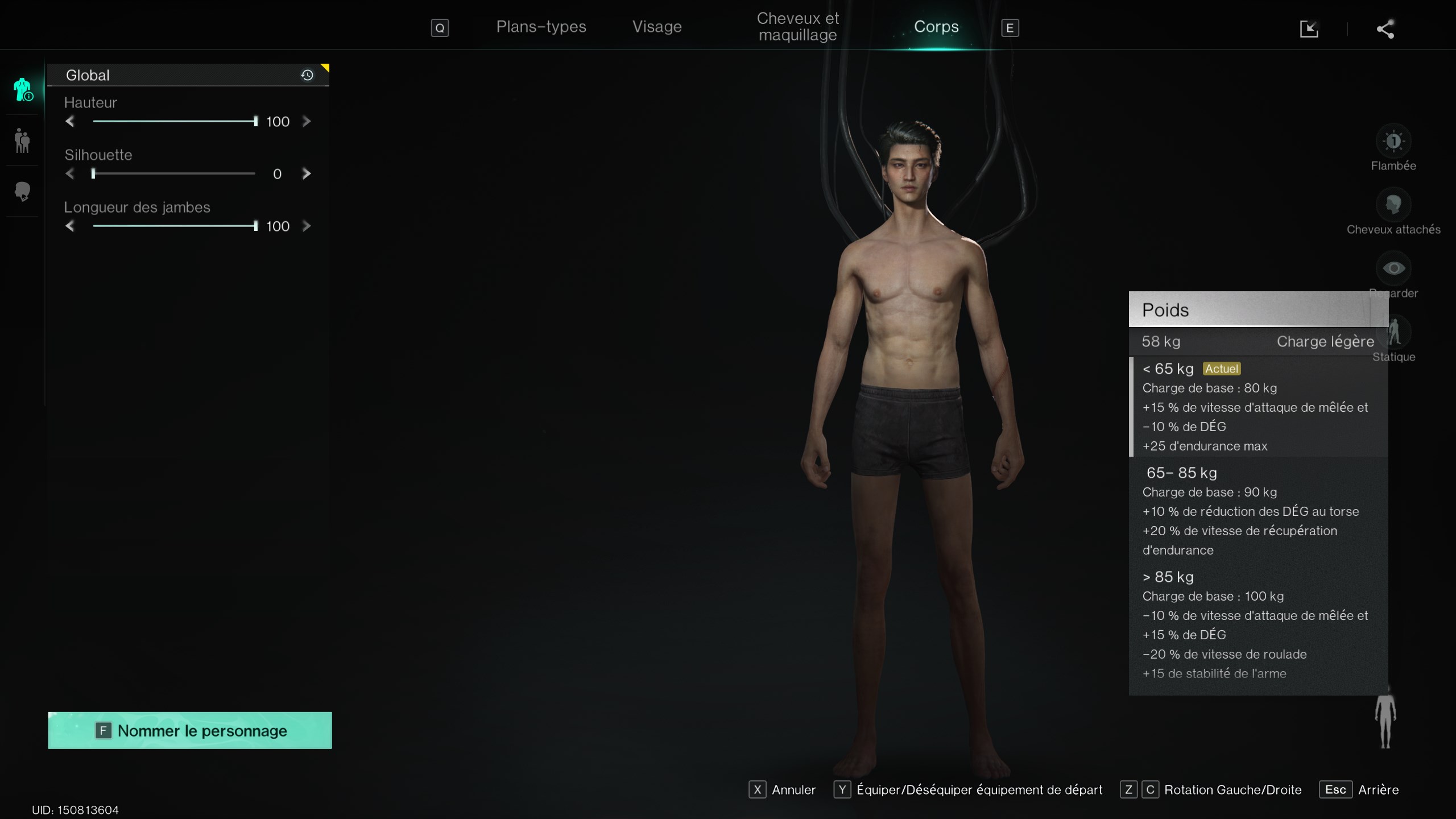Select the global body category icon
Viewport: 1456px width, 819px height.
[23, 89]
